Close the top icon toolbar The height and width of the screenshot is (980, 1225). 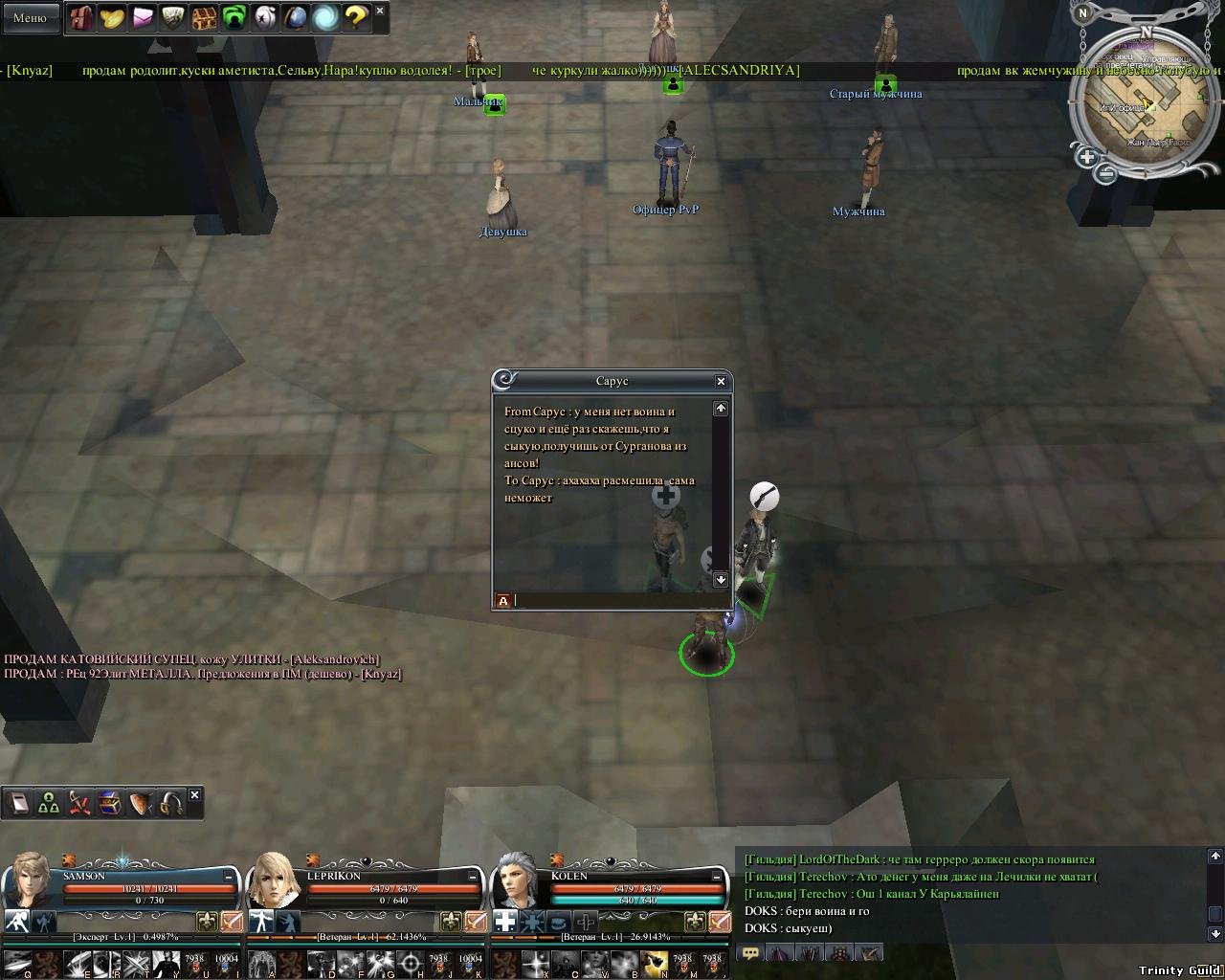380,11
